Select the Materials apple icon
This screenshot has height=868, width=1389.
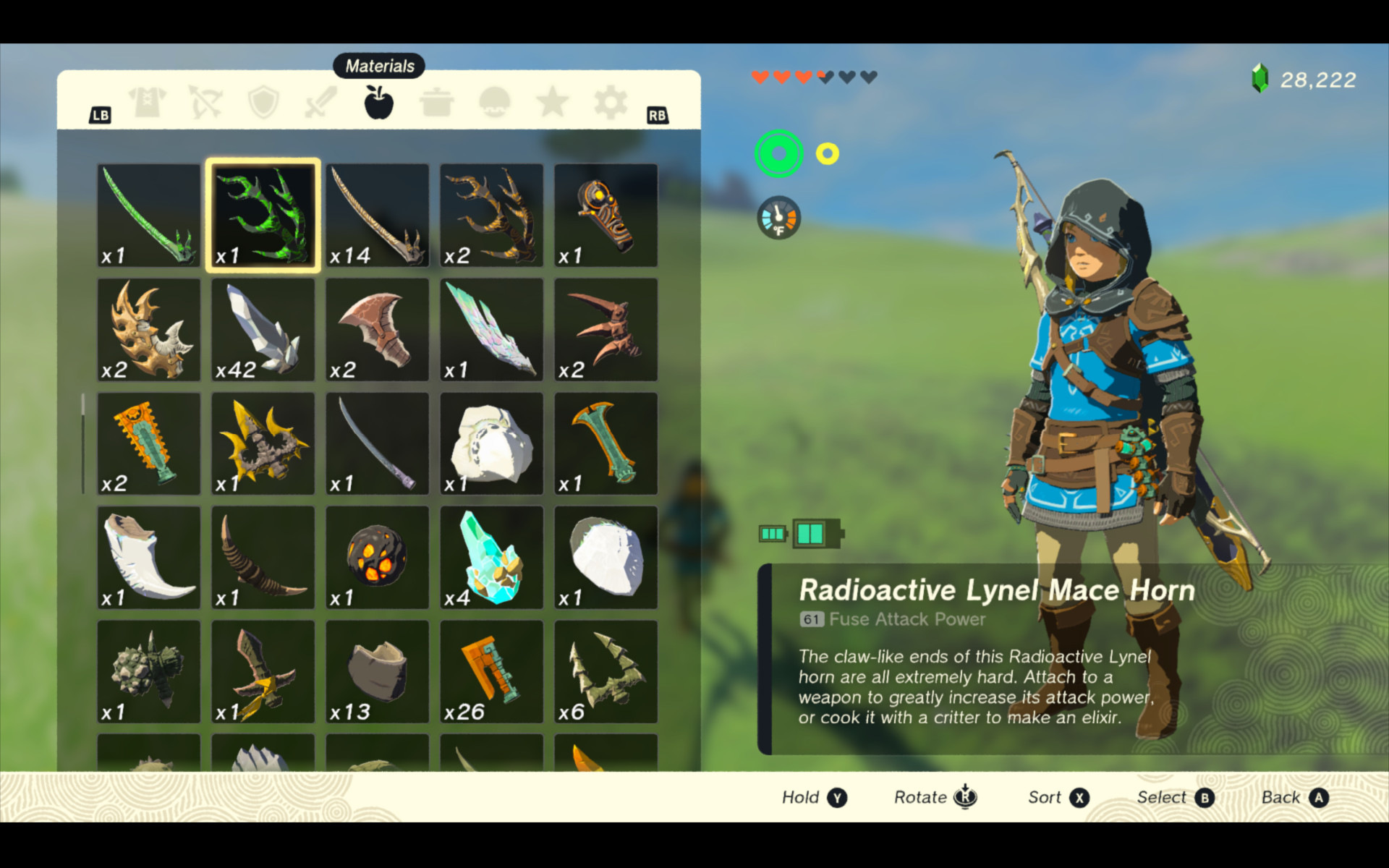click(x=378, y=101)
